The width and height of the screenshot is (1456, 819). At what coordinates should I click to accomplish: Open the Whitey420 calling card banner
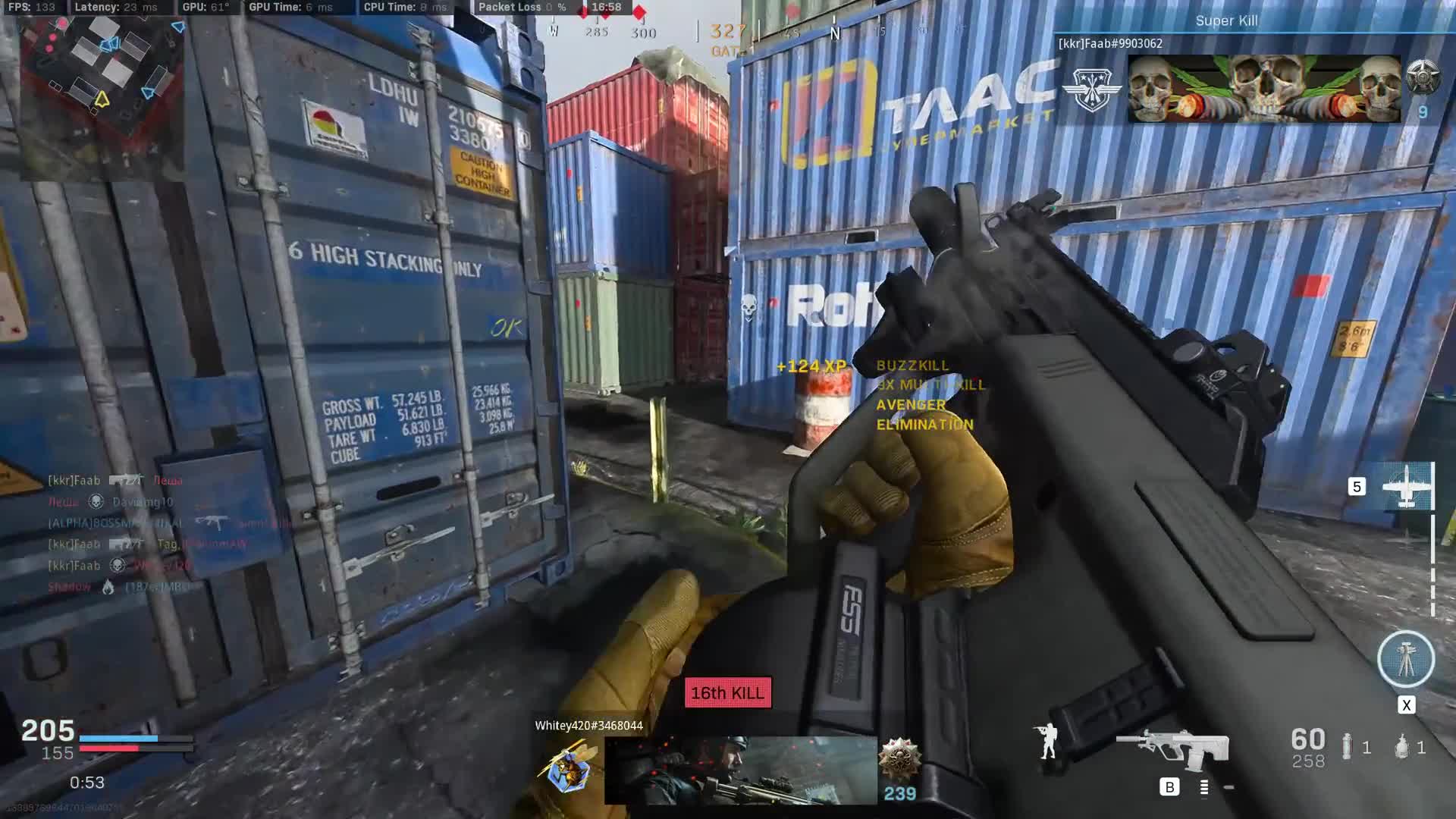(x=740, y=770)
